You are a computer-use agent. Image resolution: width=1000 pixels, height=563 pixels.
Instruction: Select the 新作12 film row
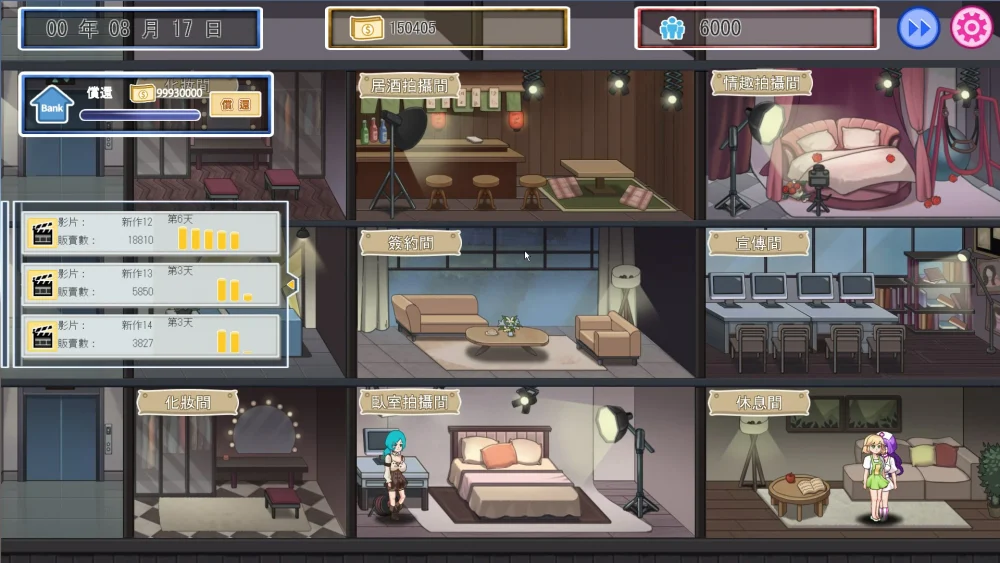(152, 233)
